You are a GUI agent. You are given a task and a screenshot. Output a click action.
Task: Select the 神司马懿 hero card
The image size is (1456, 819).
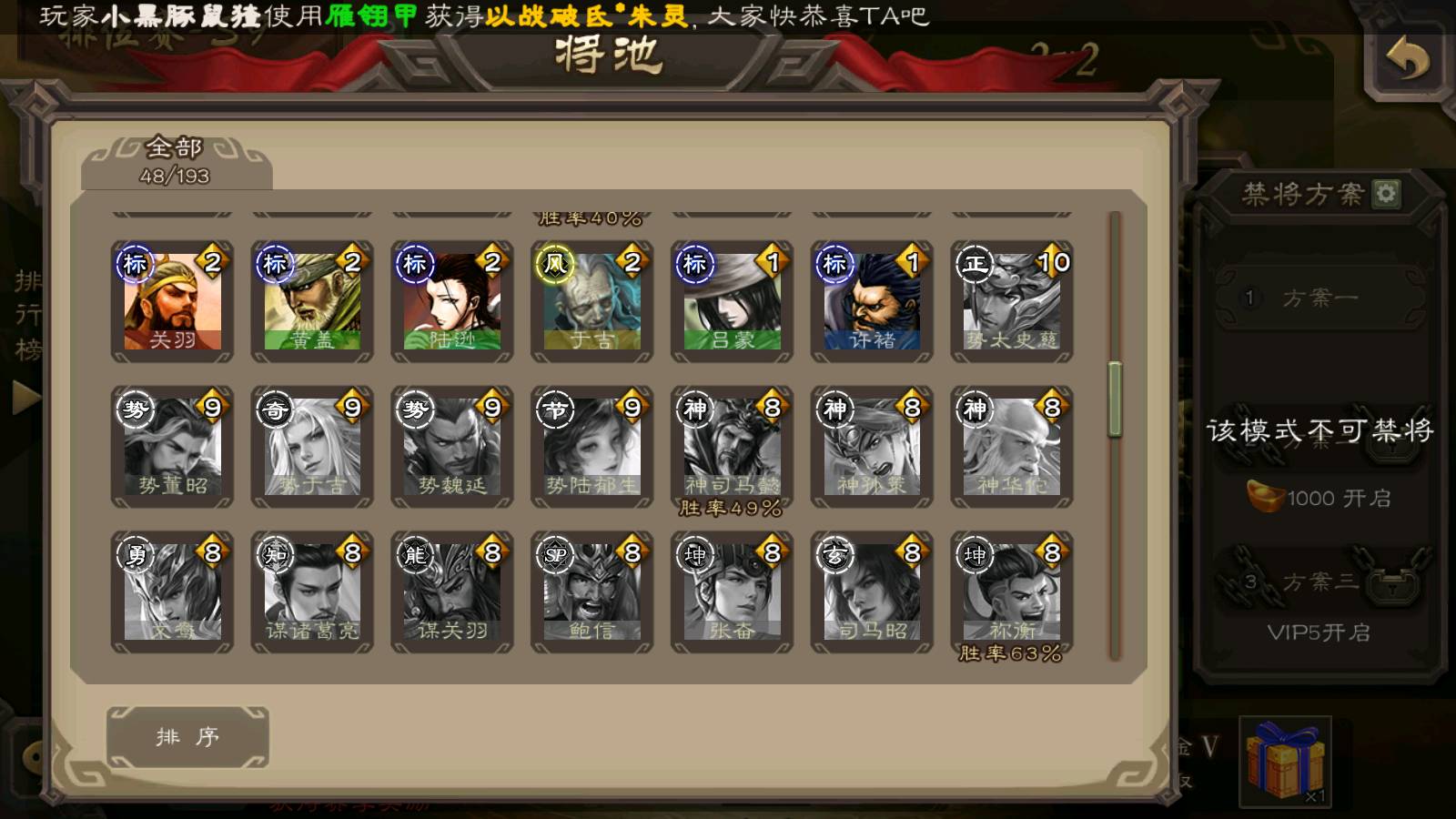[733, 447]
